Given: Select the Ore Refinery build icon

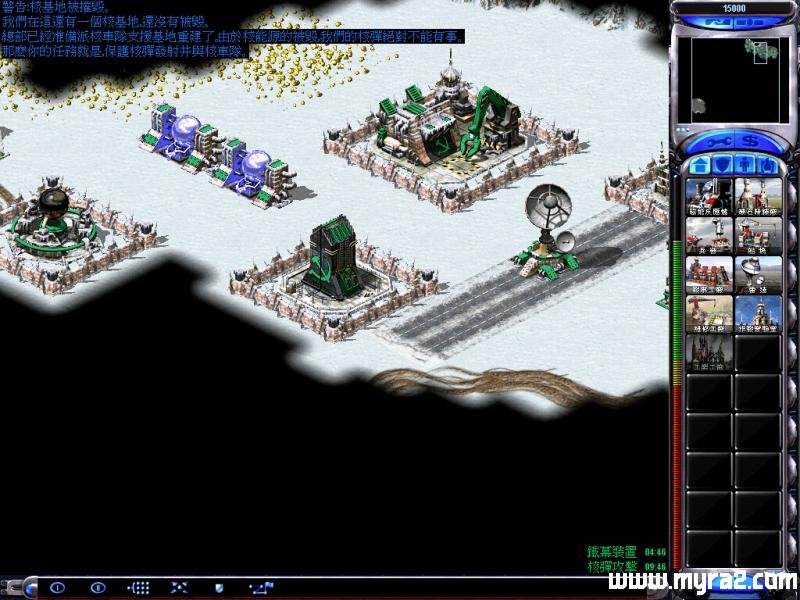Looking at the screenshot, I should 758,197.
